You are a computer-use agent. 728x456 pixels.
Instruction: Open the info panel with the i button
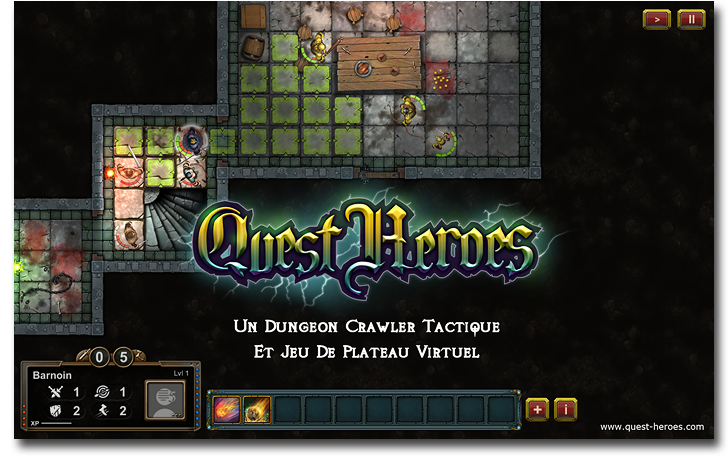pyautogui.click(x=565, y=409)
